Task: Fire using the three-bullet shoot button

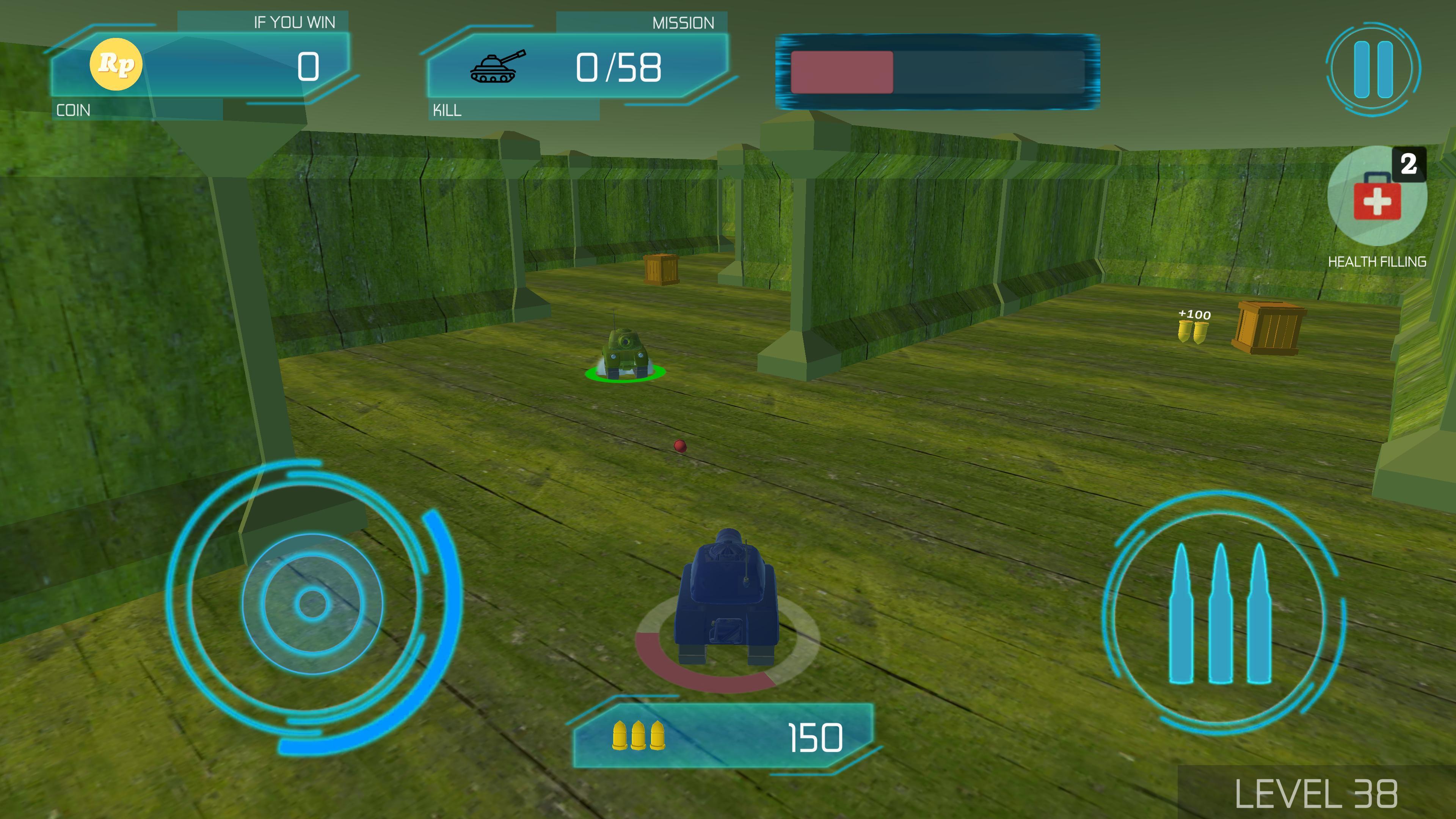Action: tap(1221, 613)
